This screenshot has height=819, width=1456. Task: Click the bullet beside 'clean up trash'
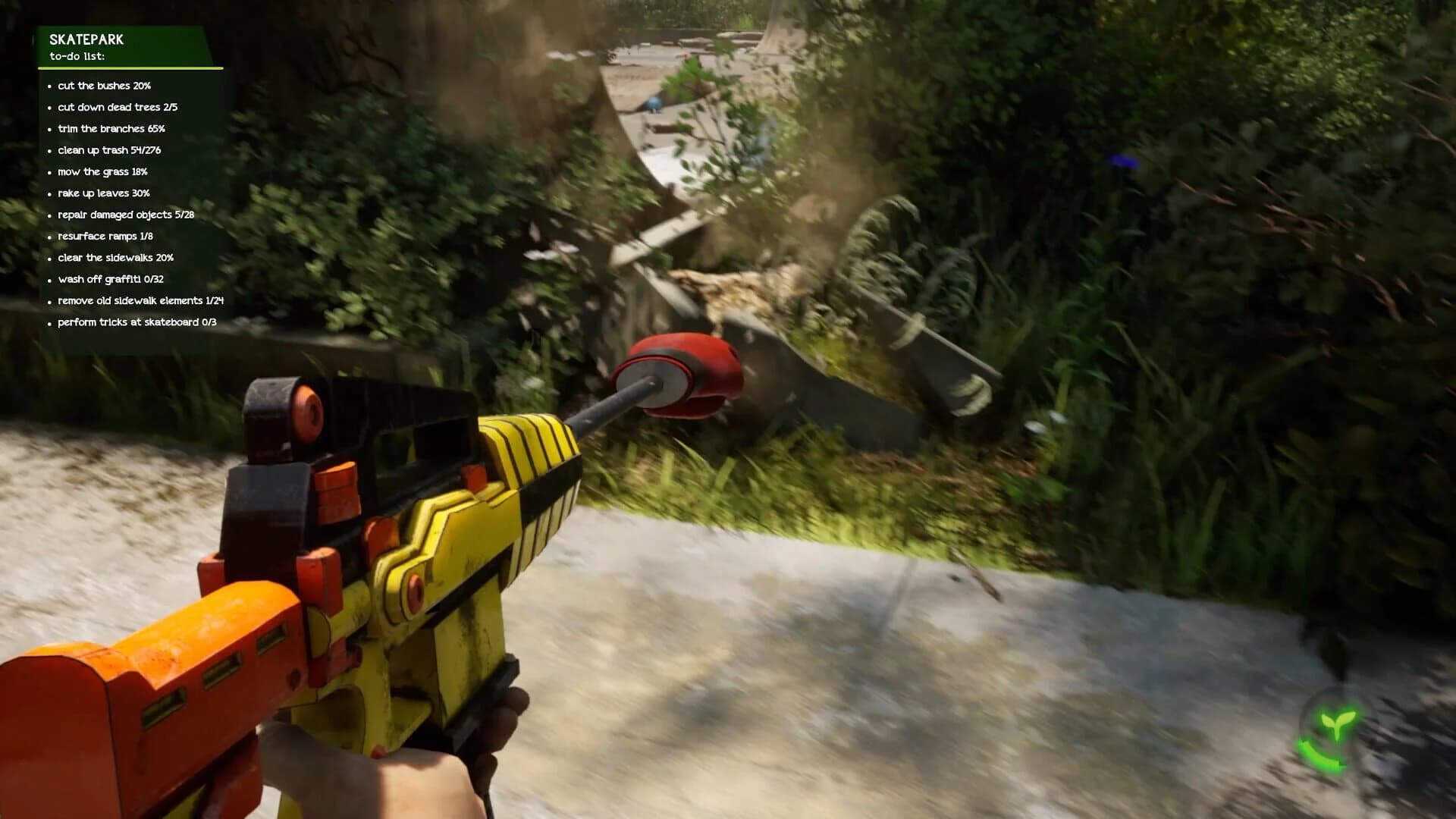(x=51, y=151)
